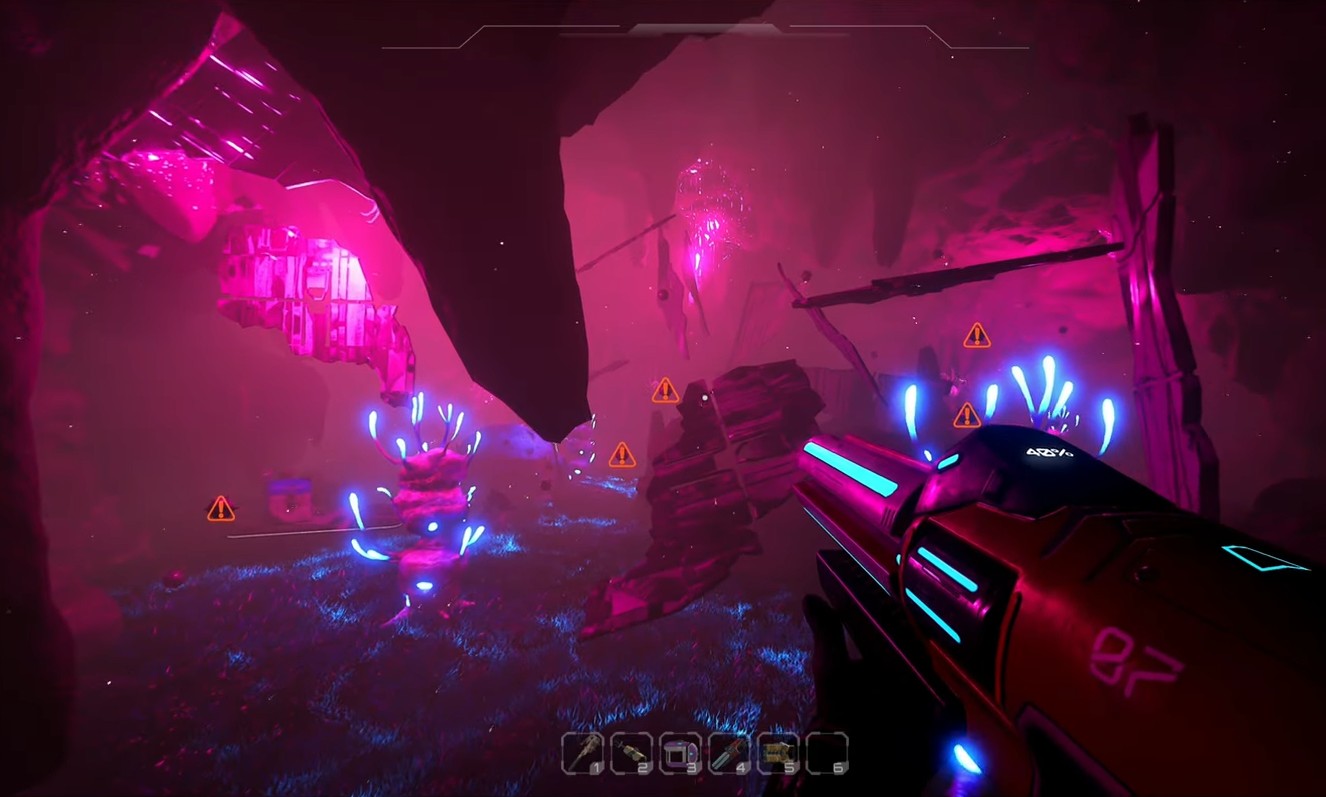
Task: Select hotbar slot 1 with the long tool
Action: coord(581,753)
